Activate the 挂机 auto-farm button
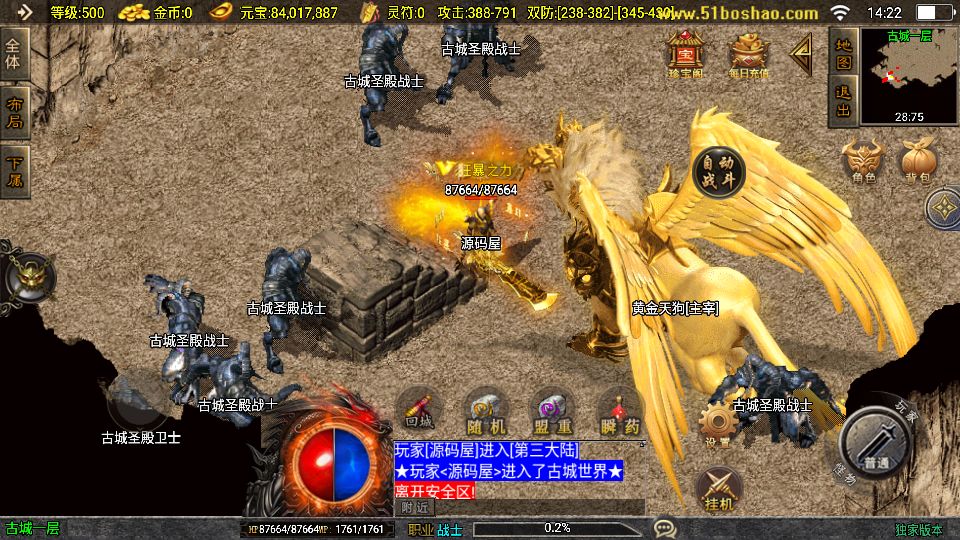 point(717,489)
